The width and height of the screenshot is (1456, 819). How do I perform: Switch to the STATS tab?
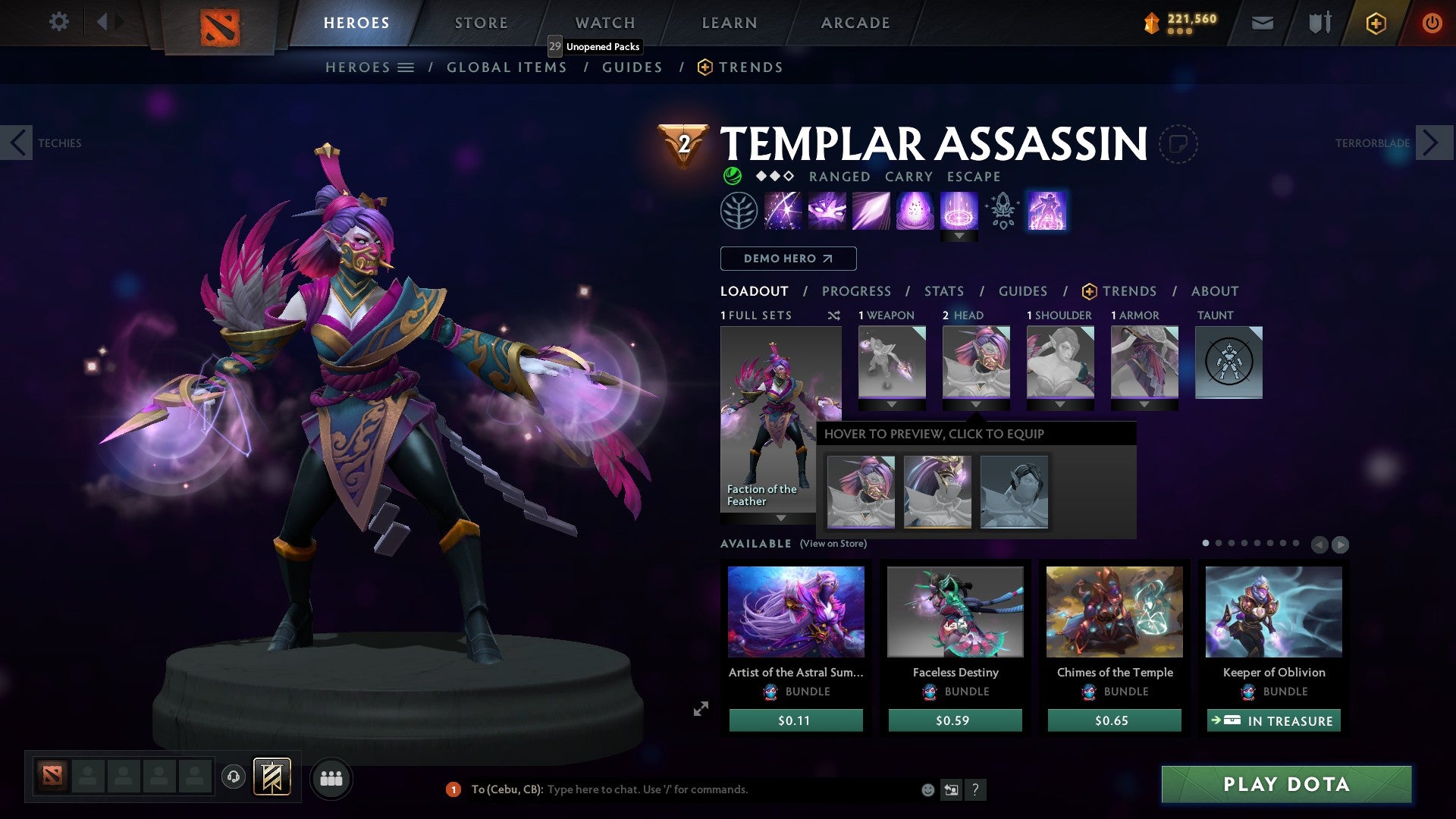point(944,290)
